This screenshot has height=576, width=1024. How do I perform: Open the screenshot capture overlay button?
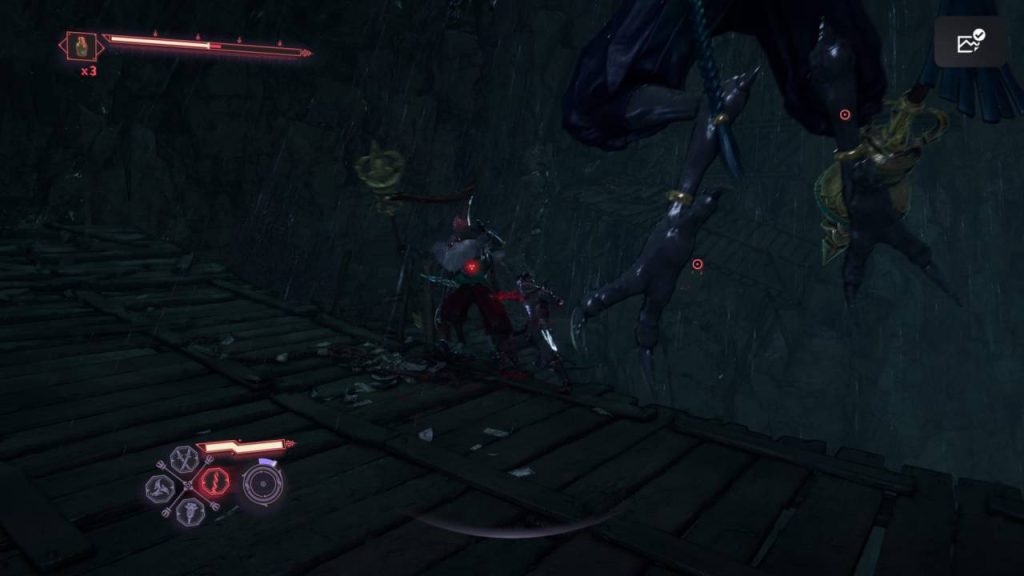971,42
